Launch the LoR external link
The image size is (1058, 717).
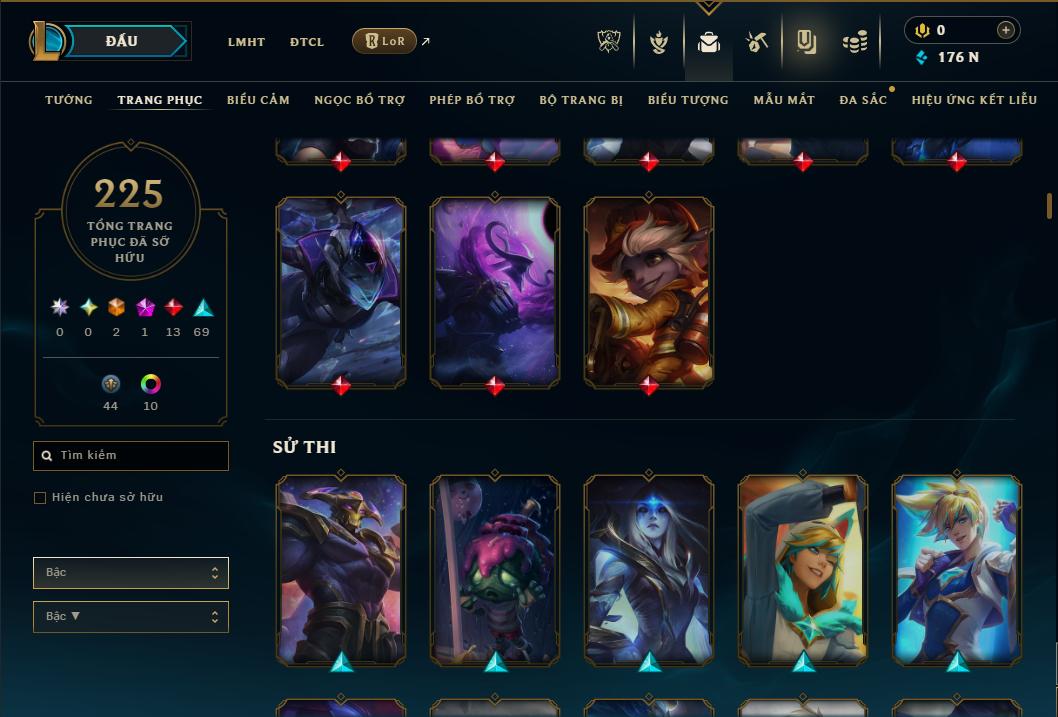coord(385,41)
